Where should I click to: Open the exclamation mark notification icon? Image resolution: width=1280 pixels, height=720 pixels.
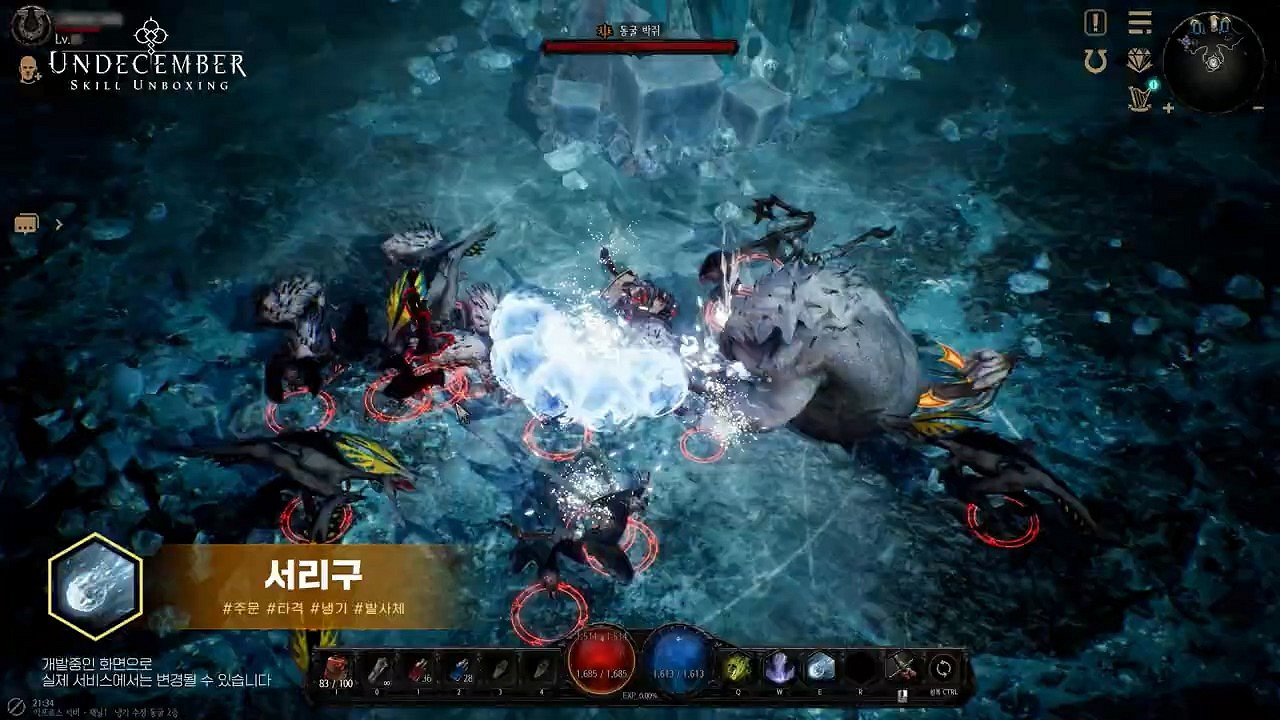(1095, 23)
